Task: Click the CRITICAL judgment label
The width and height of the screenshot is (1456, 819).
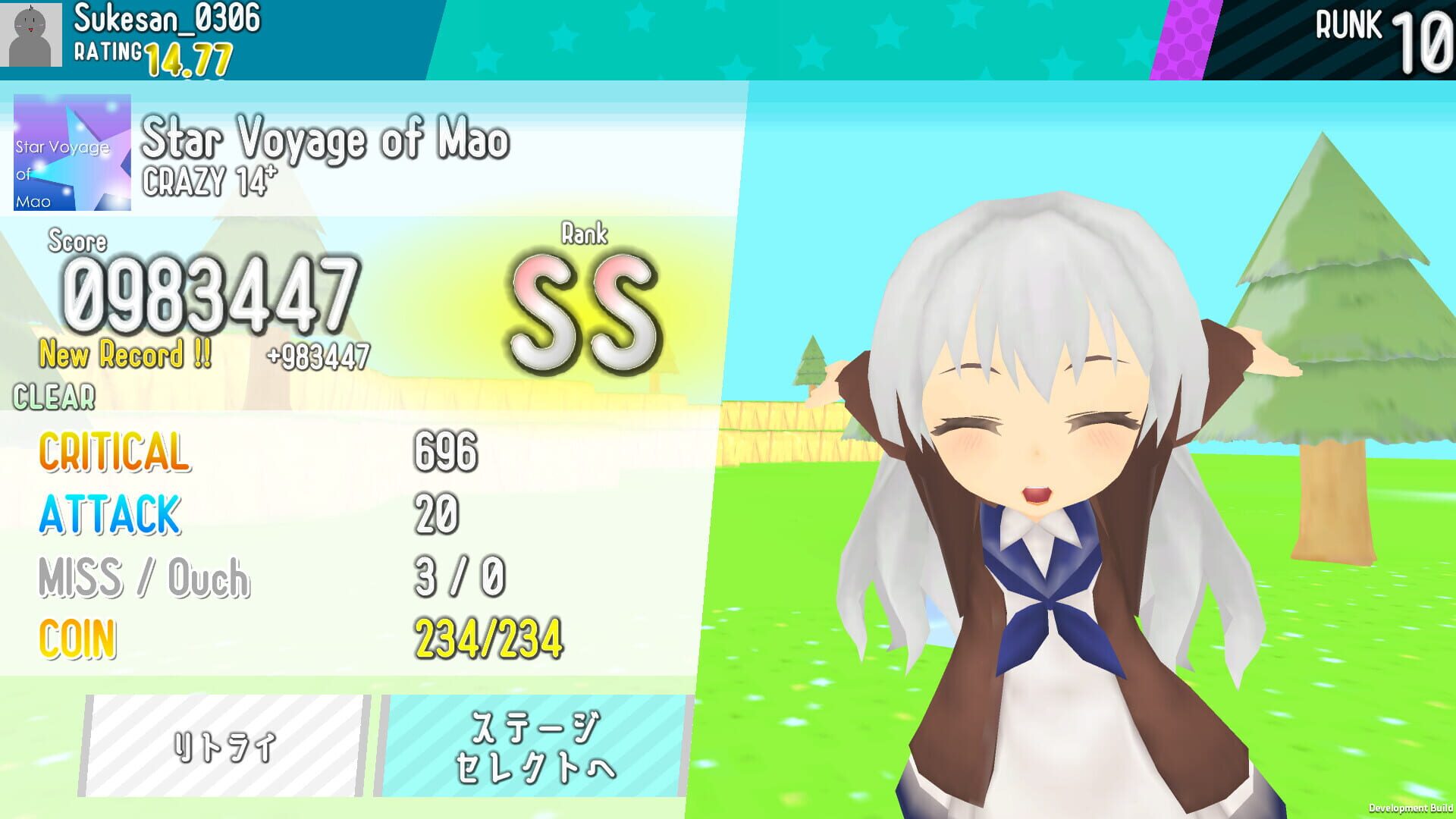Action: tap(114, 453)
